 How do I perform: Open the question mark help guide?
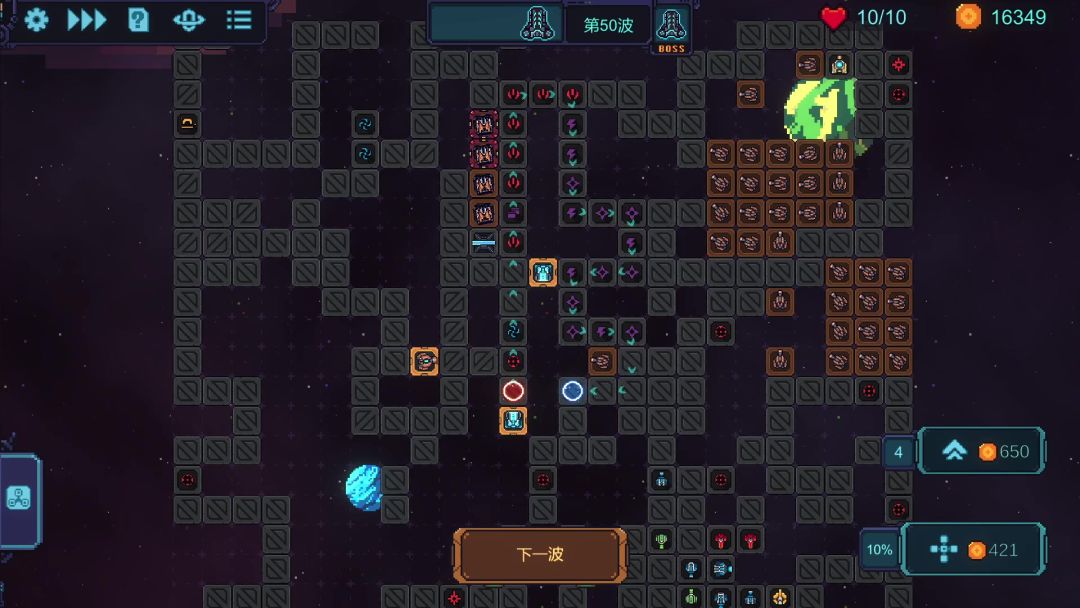[x=138, y=20]
